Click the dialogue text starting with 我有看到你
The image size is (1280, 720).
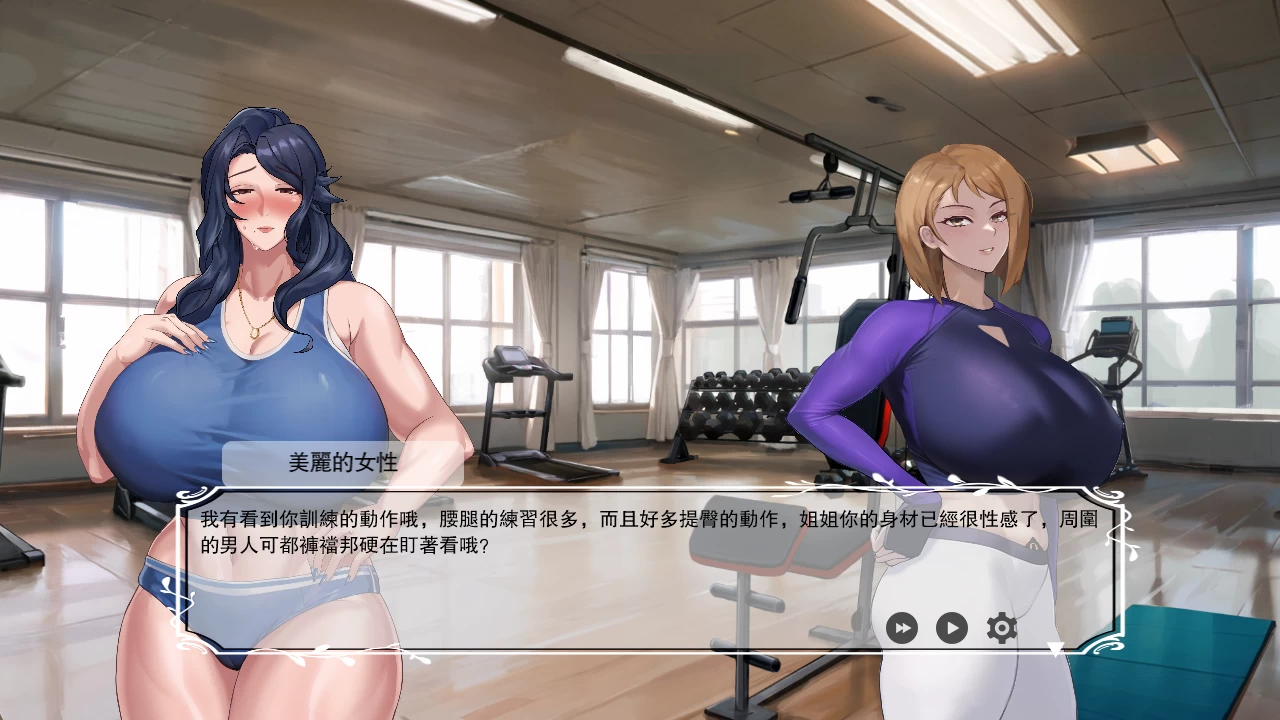pyautogui.click(x=400, y=516)
